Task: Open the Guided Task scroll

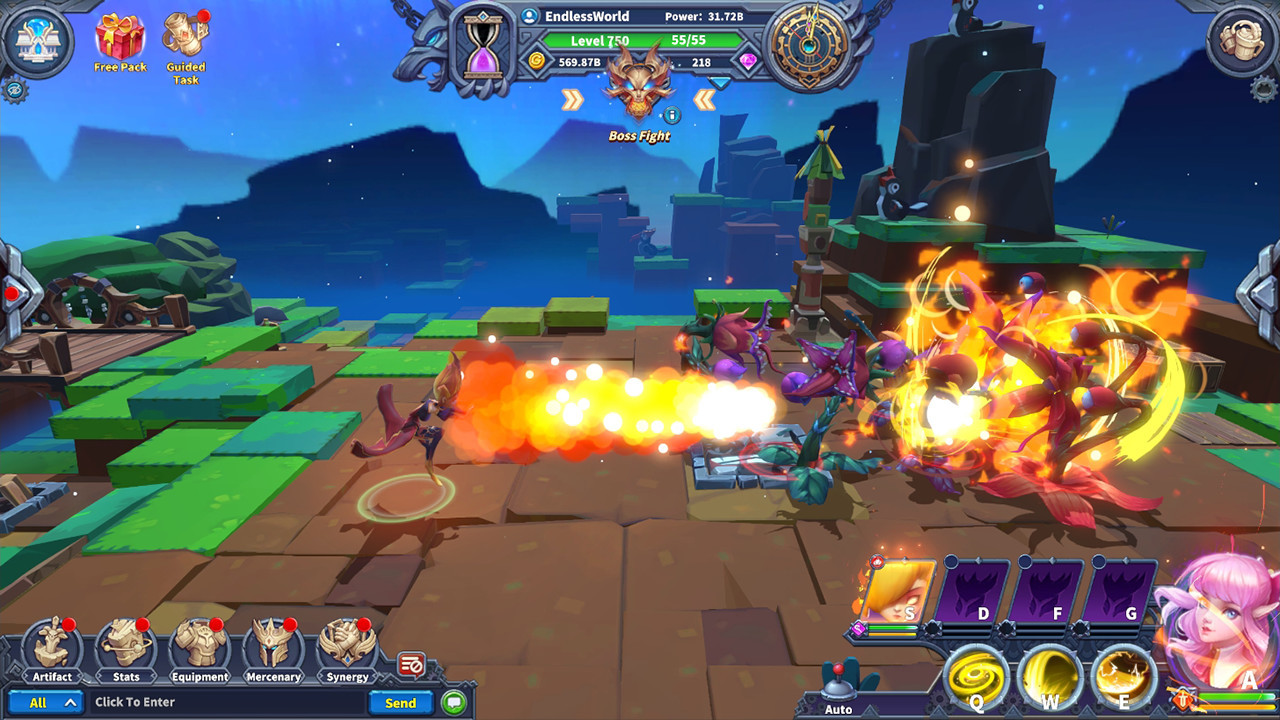Action: pos(185,40)
